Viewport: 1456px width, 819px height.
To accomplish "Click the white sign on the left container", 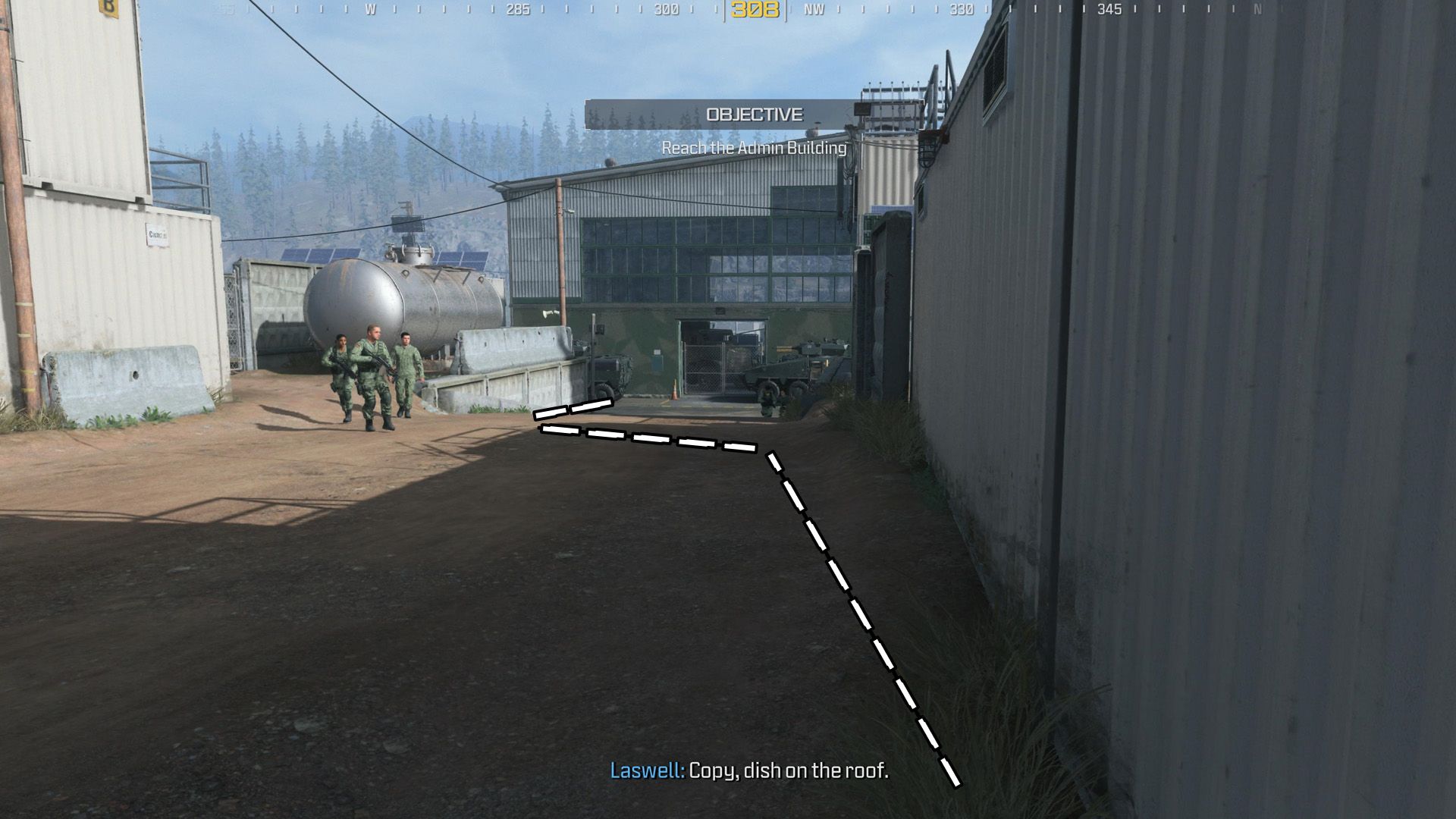I will (x=157, y=235).
